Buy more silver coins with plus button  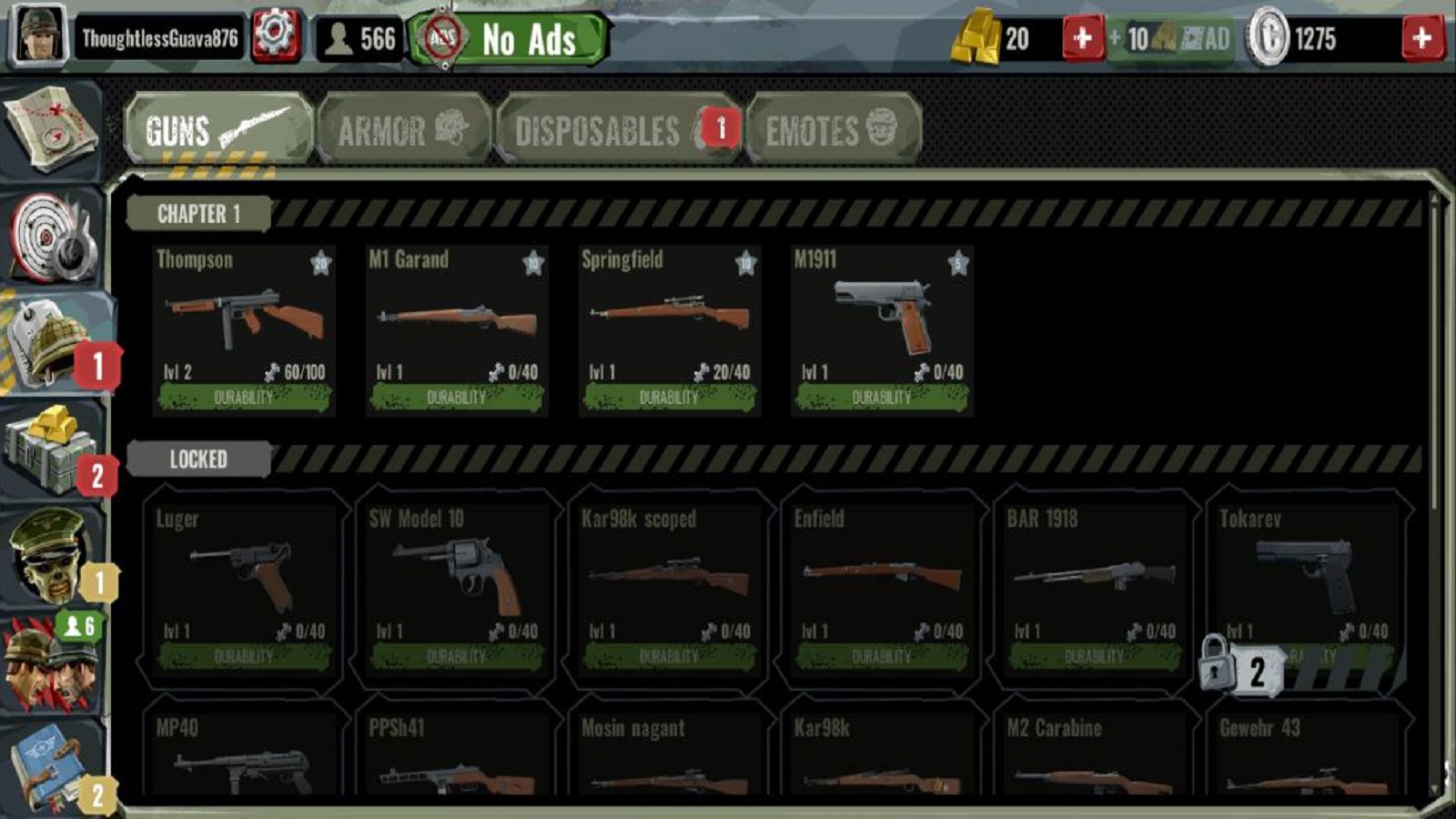(x=1421, y=39)
